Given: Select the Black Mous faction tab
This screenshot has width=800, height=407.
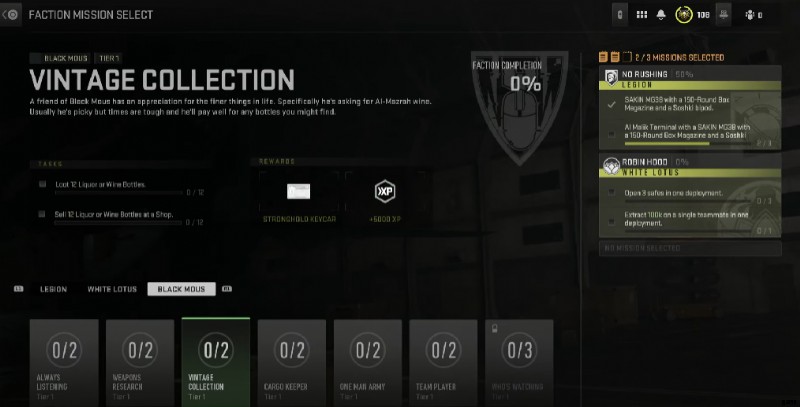Looking at the screenshot, I should 181,289.
